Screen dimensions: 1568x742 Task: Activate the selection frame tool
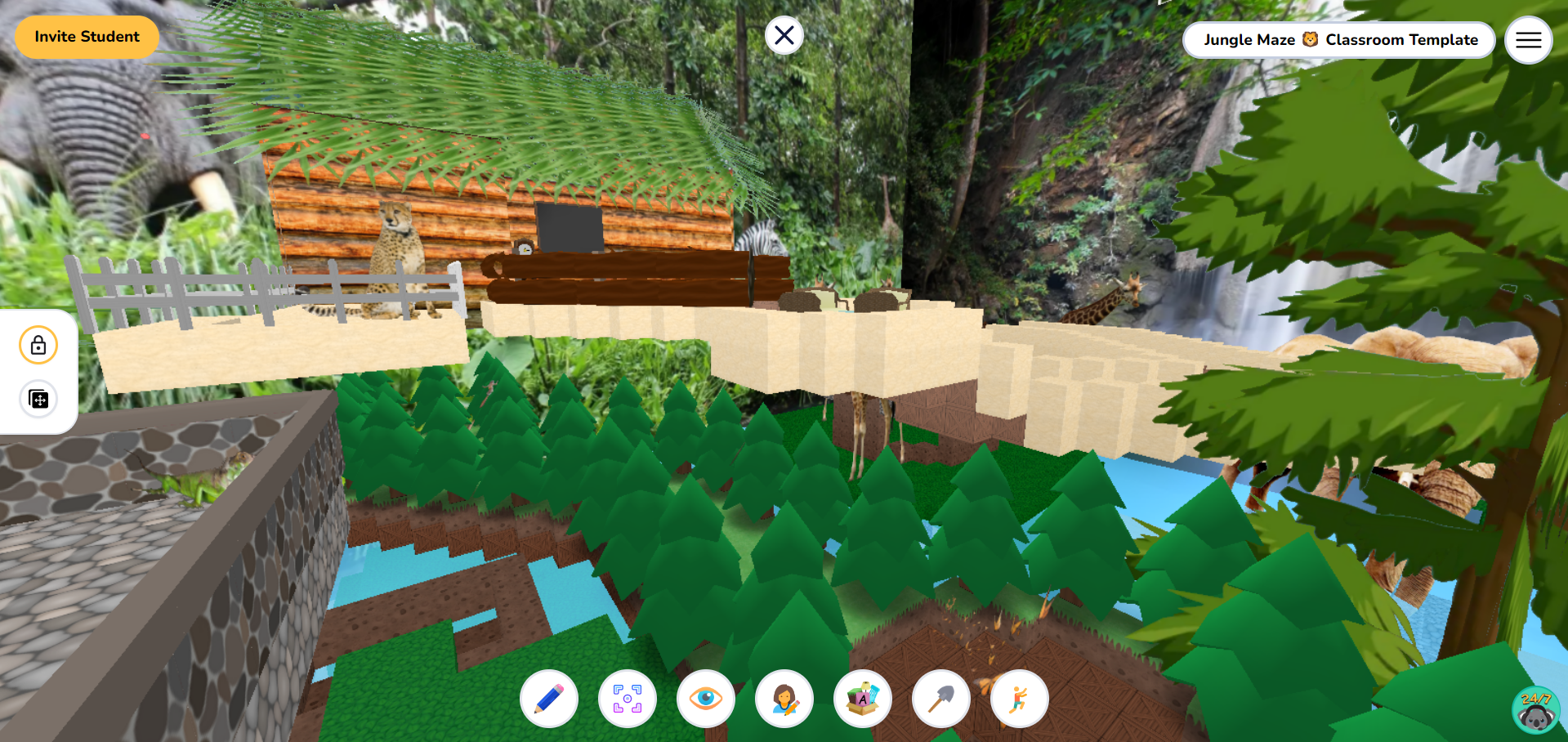pyautogui.click(x=628, y=699)
